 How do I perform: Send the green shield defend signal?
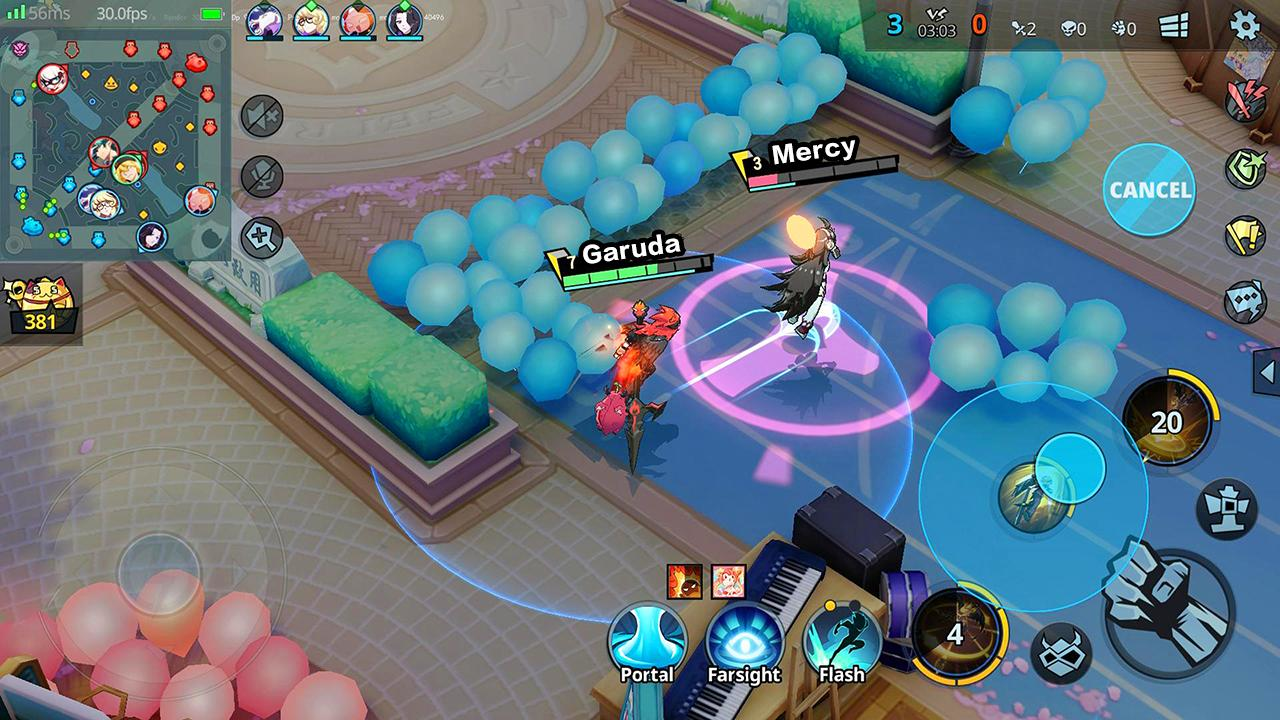point(1246,168)
